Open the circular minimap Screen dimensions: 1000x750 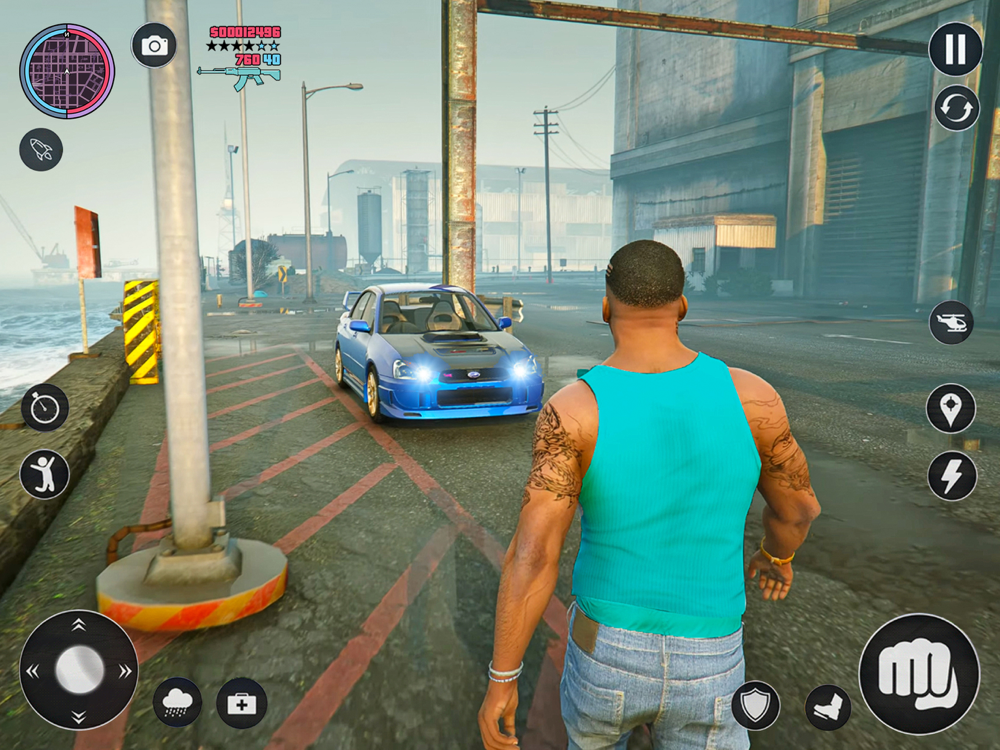67,71
